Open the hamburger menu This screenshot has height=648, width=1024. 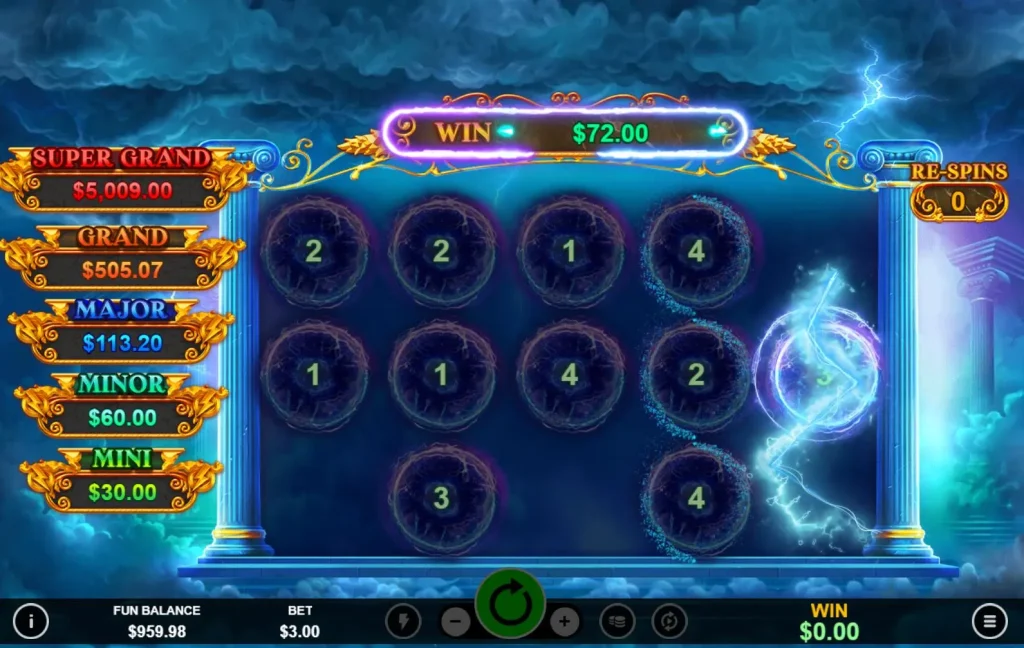pos(989,621)
